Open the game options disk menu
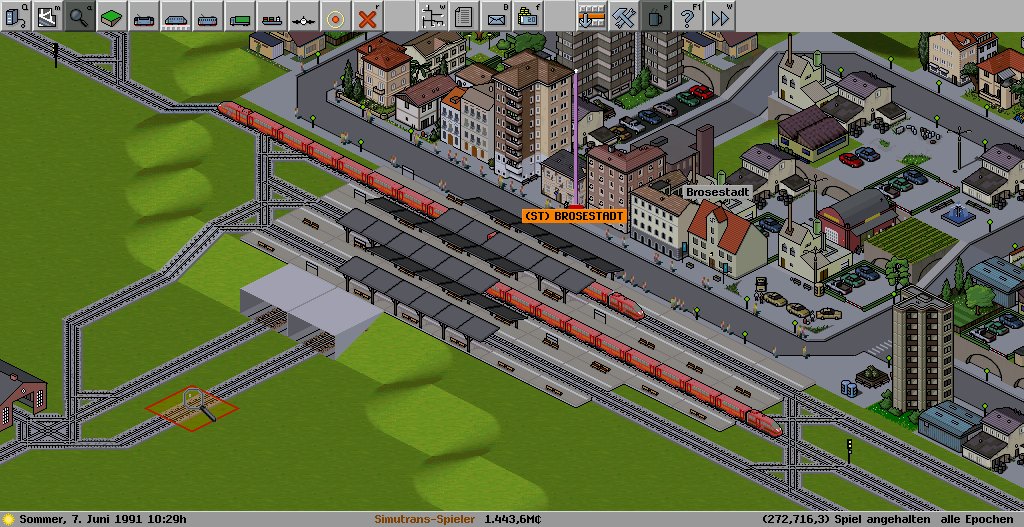The width and height of the screenshot is (1024, 527). click(x=16, y=16)
